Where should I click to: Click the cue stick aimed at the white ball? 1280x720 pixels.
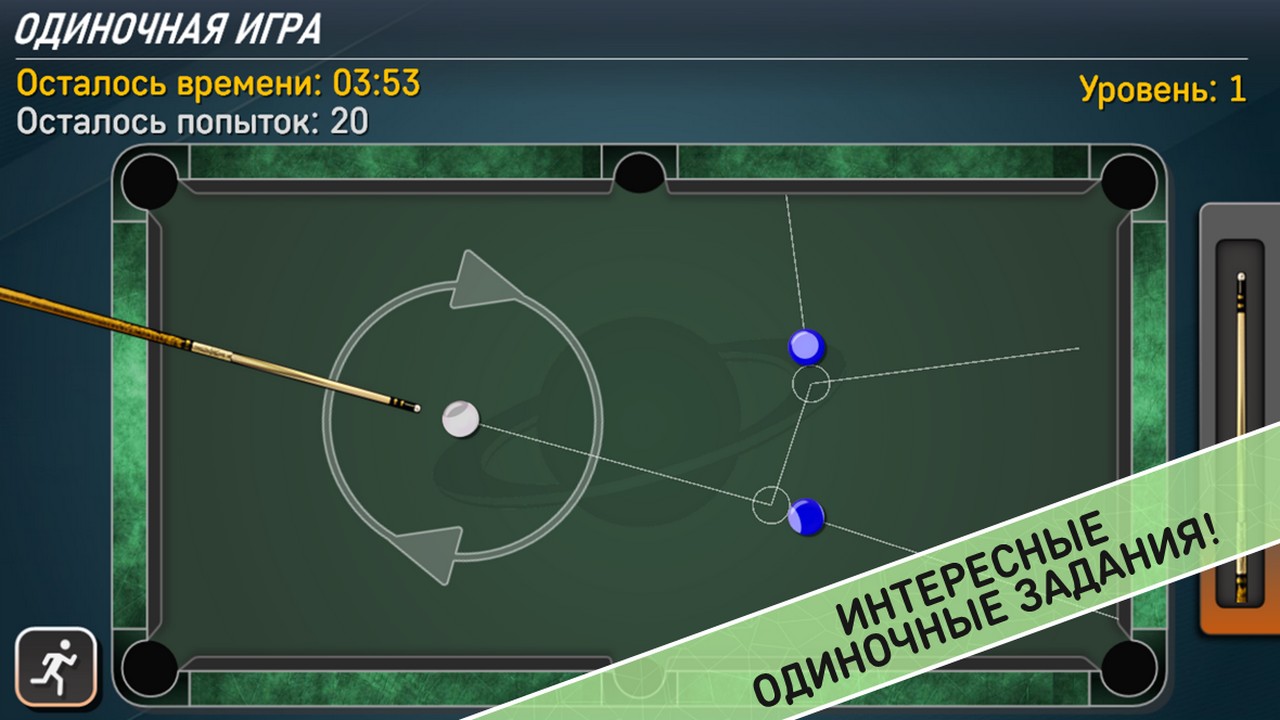[x=250, y=355]
